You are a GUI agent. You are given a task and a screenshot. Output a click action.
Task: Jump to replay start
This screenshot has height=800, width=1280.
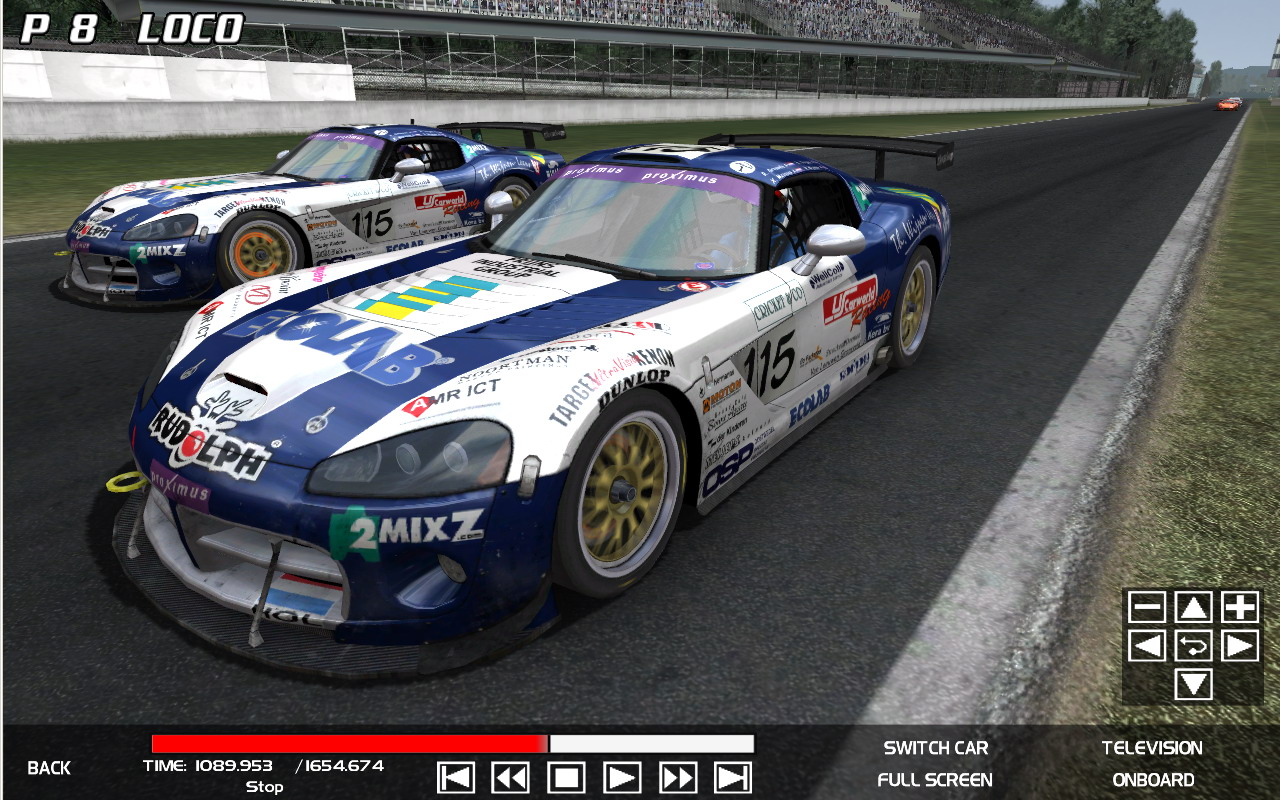[455, 777]
